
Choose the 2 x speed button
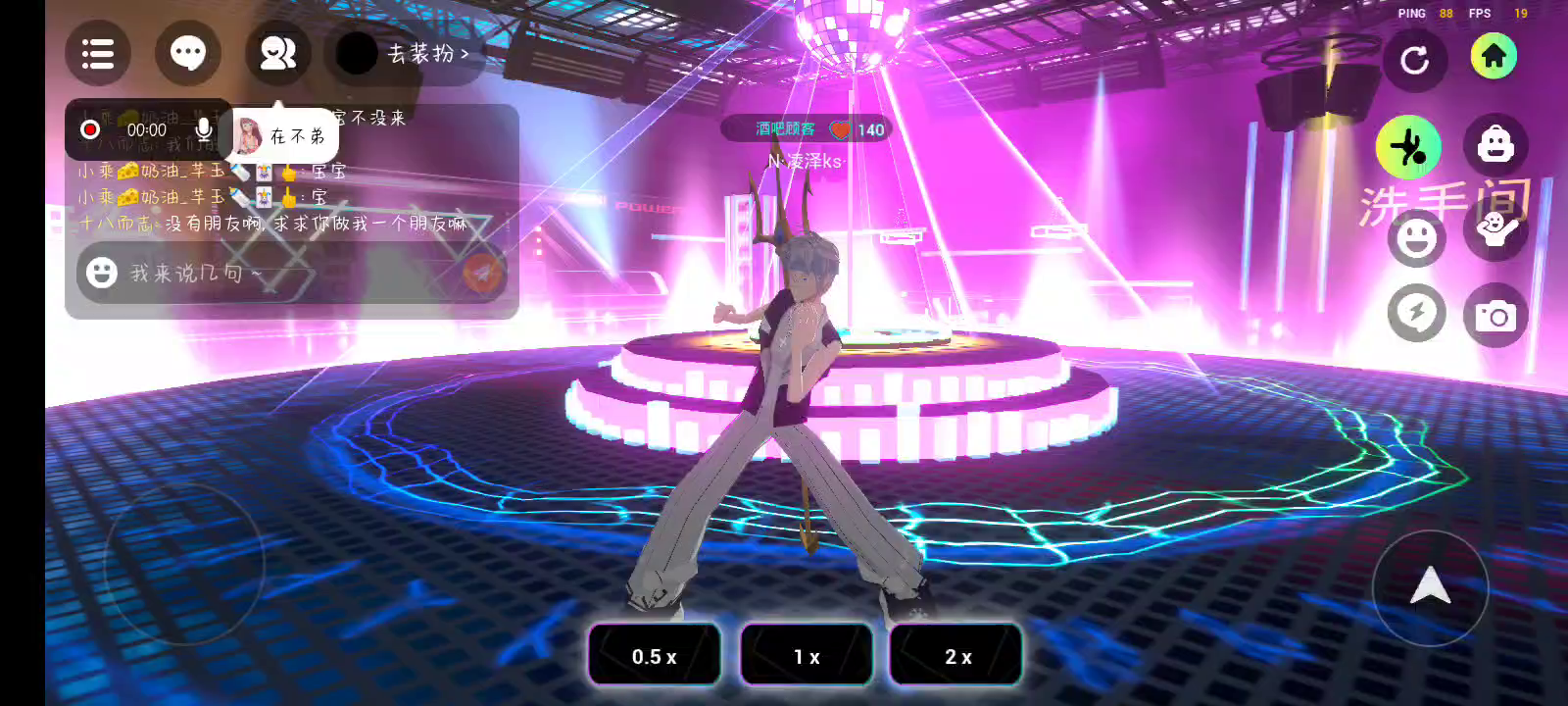coord(956,656)
